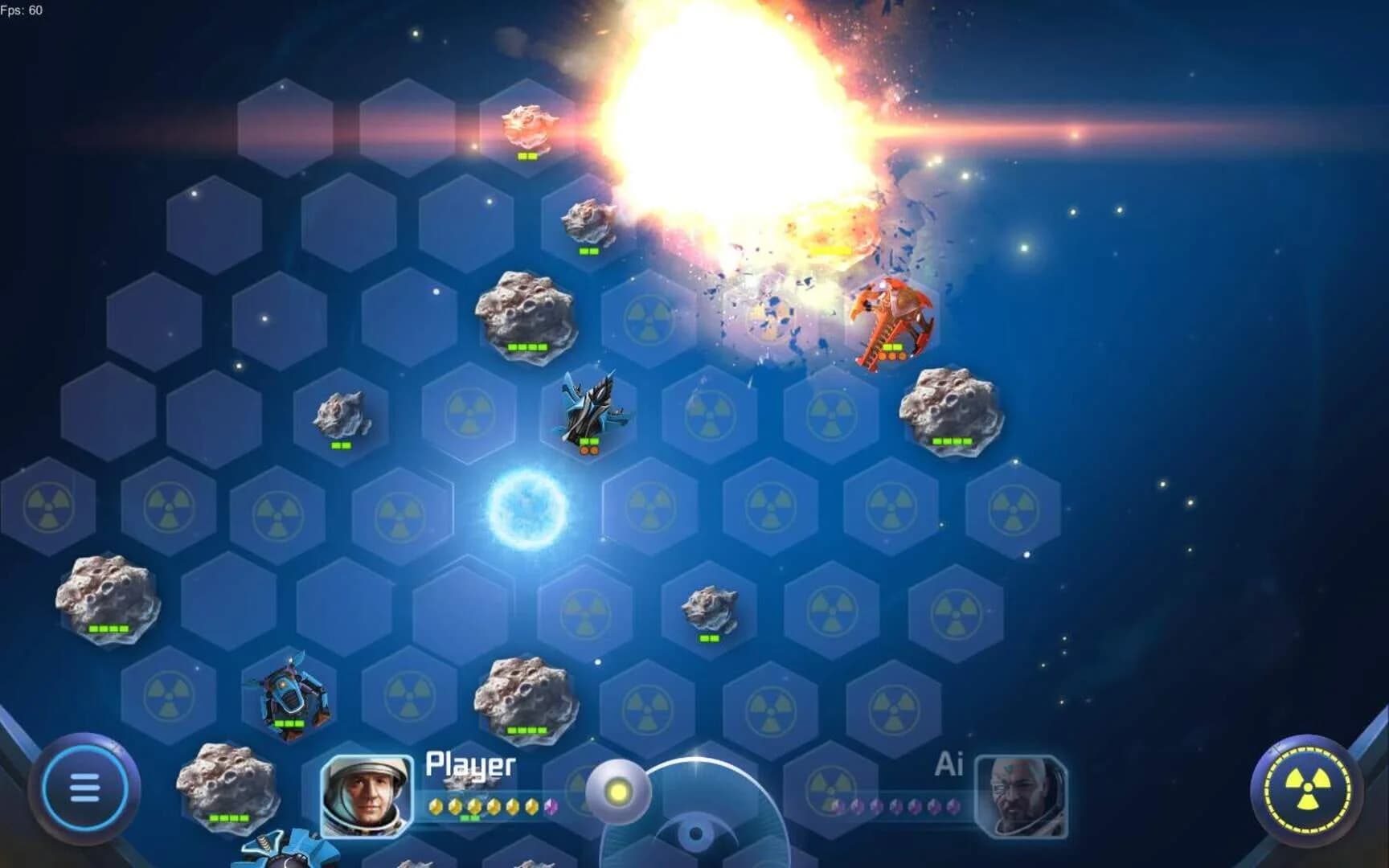Click the Fps counter in the top-left corner
The width and height of the screenshot is (1389, 868).
[24, 10]
